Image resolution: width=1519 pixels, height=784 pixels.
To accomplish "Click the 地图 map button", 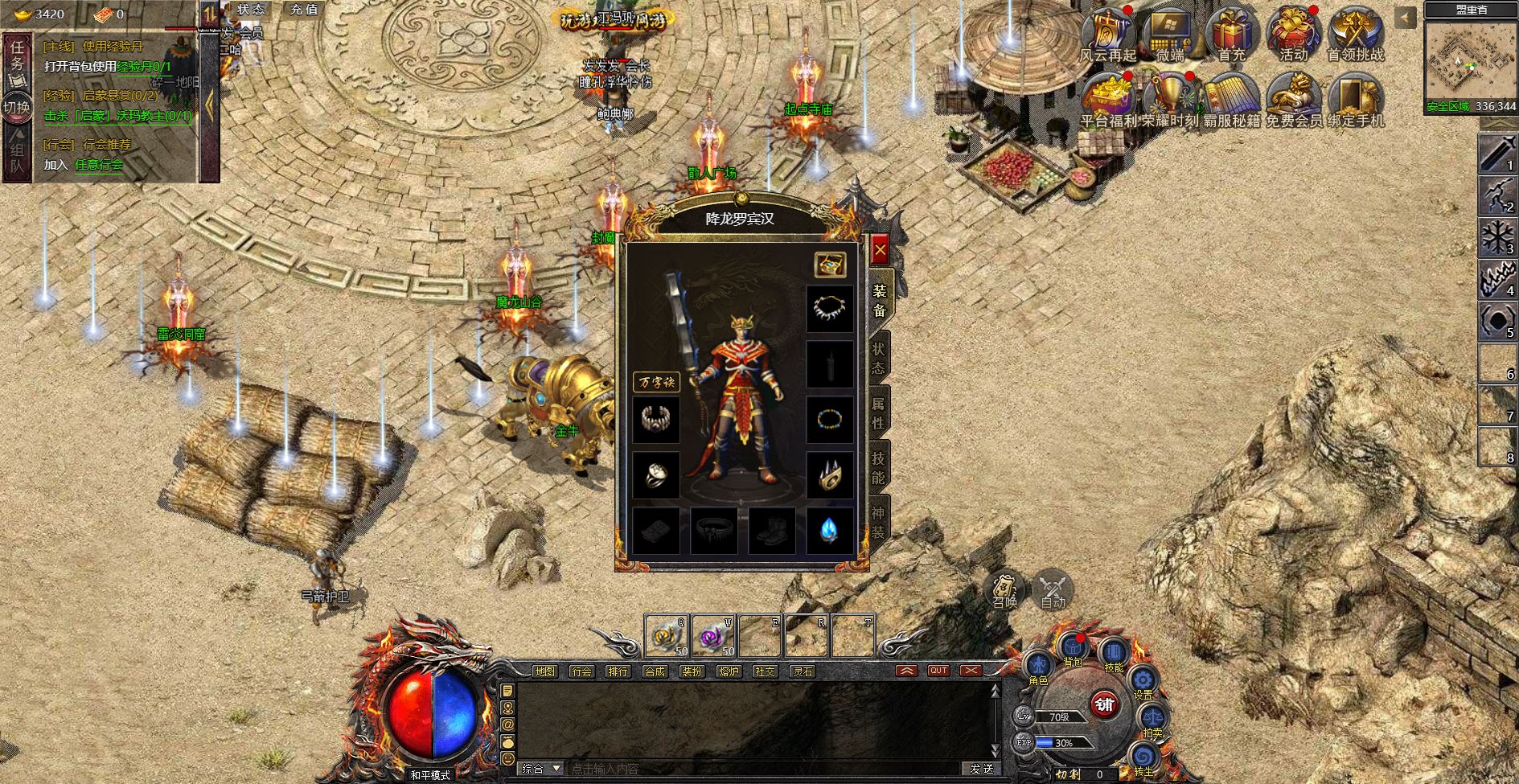I will pos(544,671).
